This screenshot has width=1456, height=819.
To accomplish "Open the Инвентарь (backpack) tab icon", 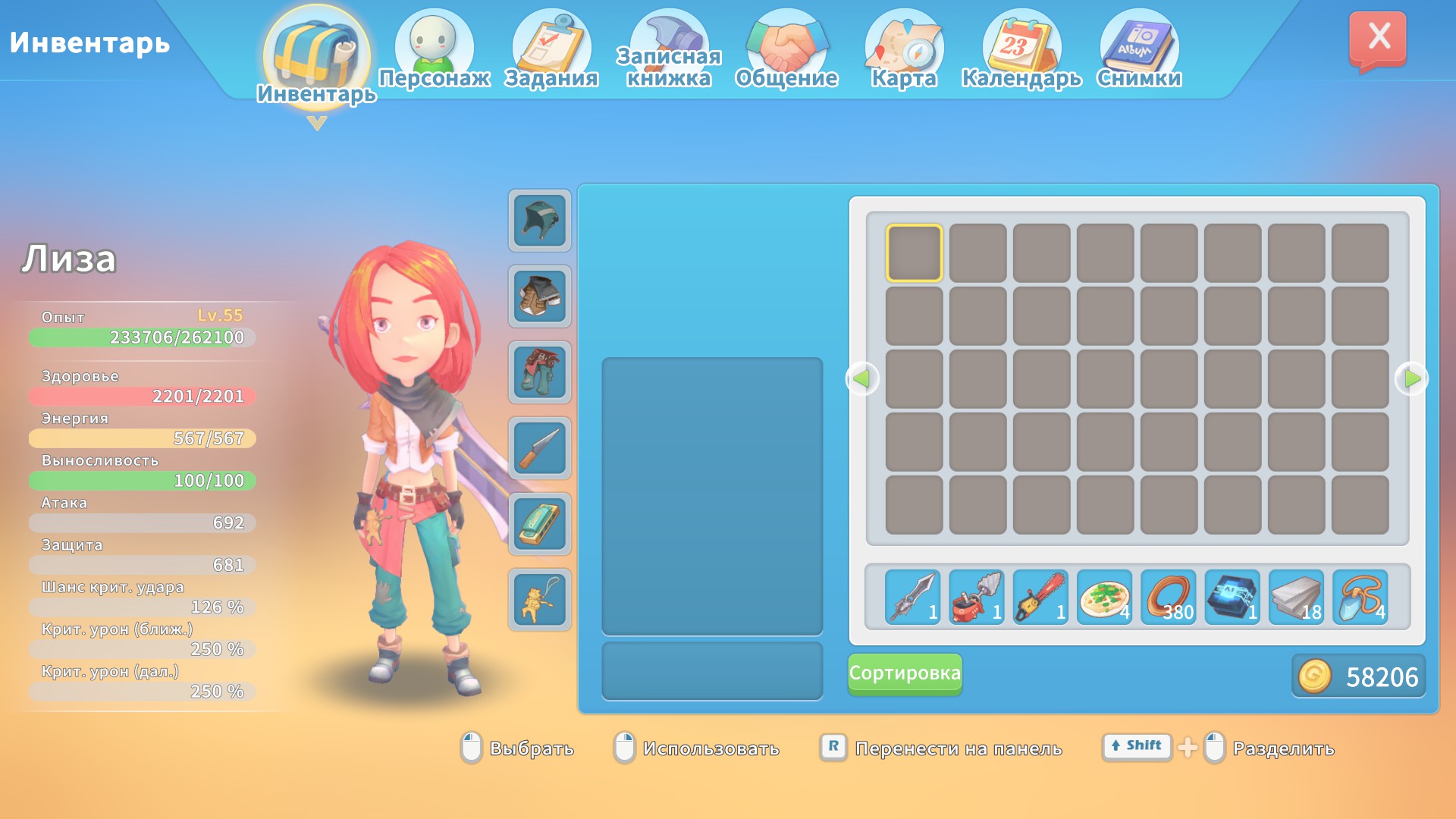I will pyautogui.click(x=315, y=47).
